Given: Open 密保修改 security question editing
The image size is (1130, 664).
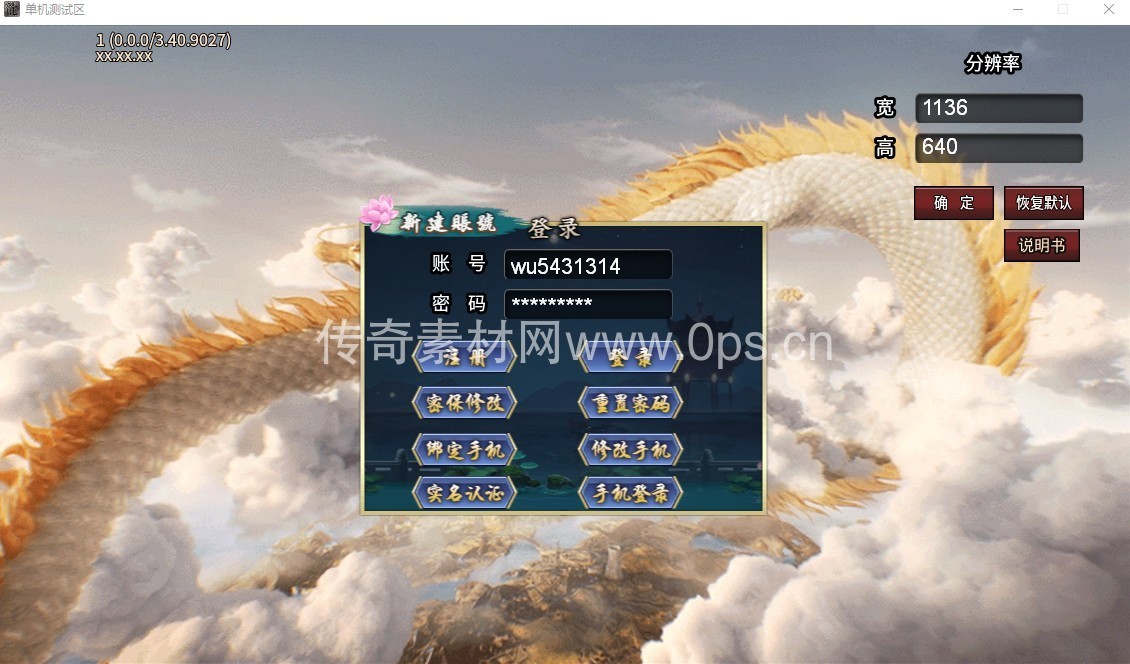Looking at the screenshot, I should click(x=464, y=403).
